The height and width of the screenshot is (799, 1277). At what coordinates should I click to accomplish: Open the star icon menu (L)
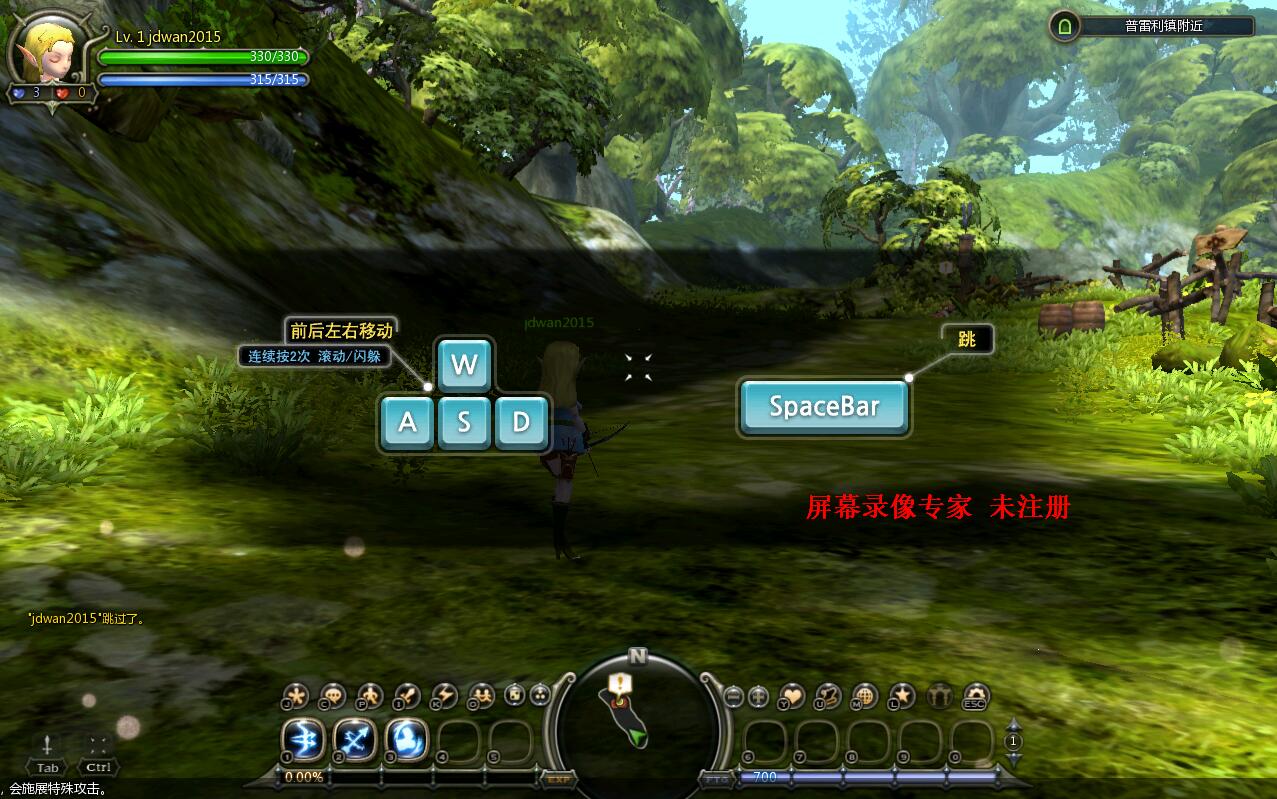tap(902, 695)
